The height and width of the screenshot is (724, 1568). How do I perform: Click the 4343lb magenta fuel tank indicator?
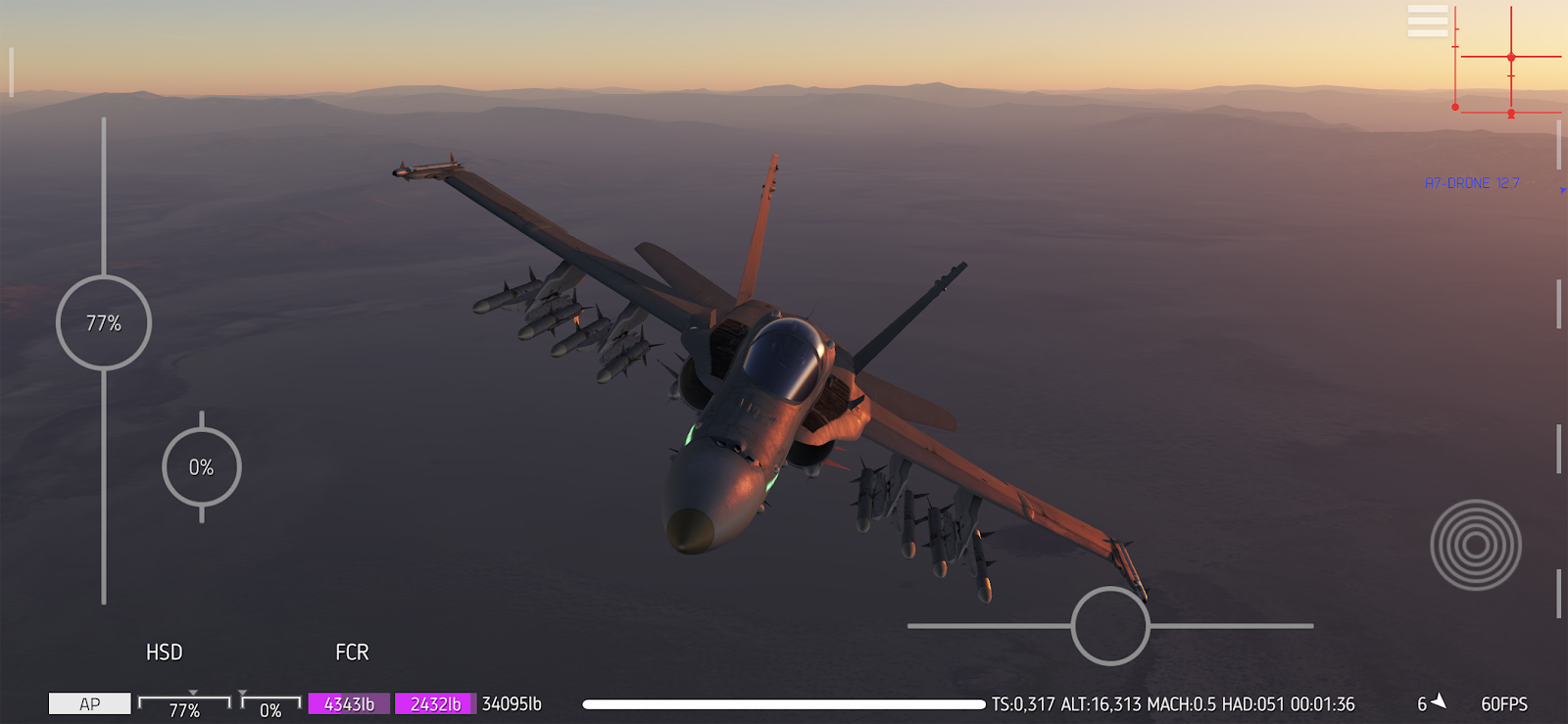point(349,703)
